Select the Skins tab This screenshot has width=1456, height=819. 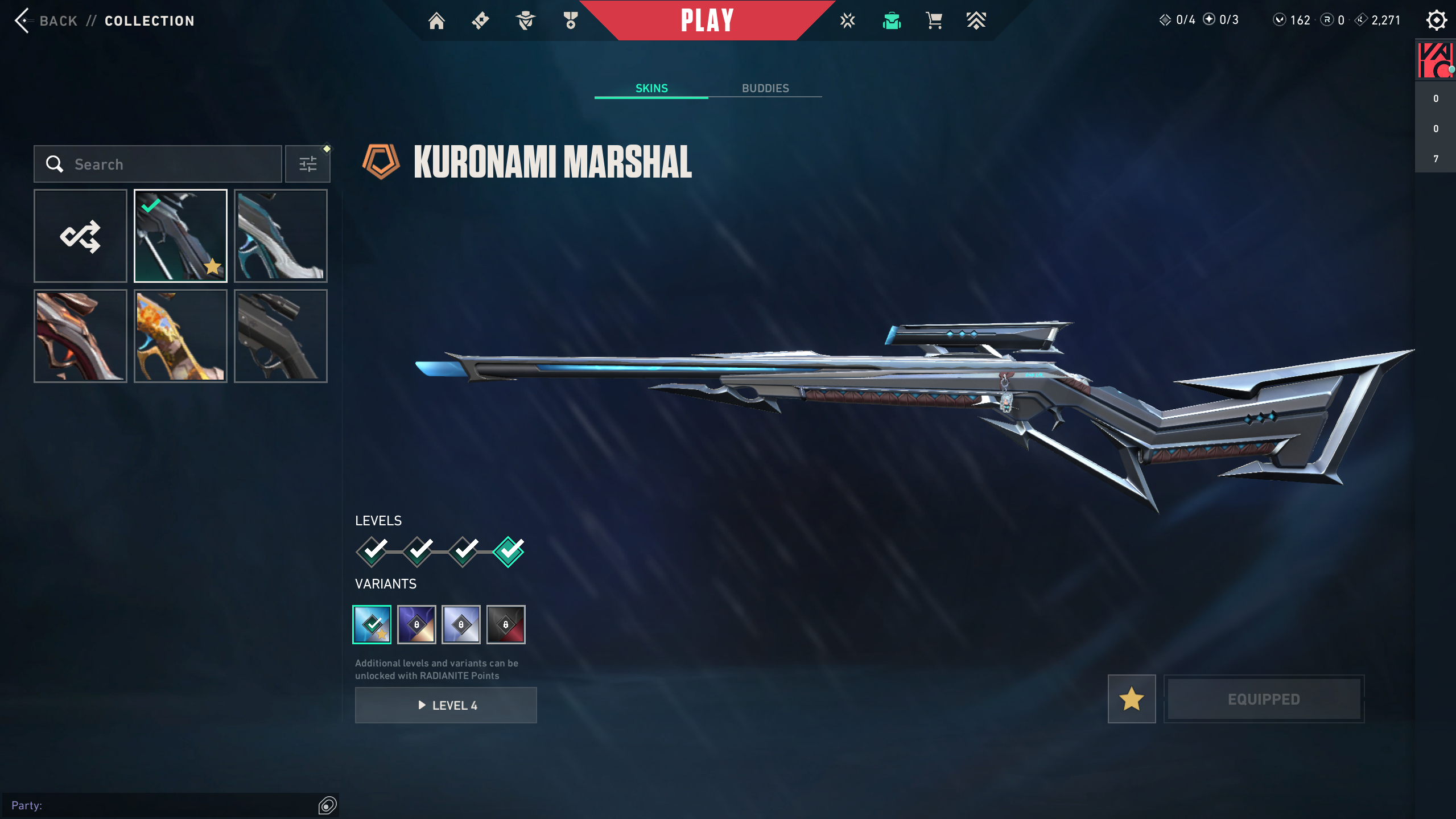coord(651,88)
